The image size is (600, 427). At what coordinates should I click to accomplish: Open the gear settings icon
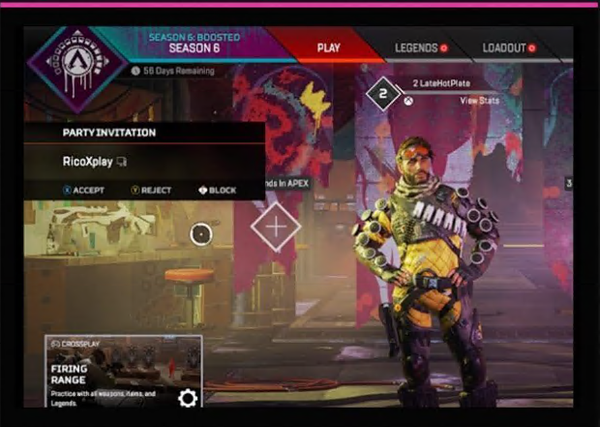[x=187, y=398]
